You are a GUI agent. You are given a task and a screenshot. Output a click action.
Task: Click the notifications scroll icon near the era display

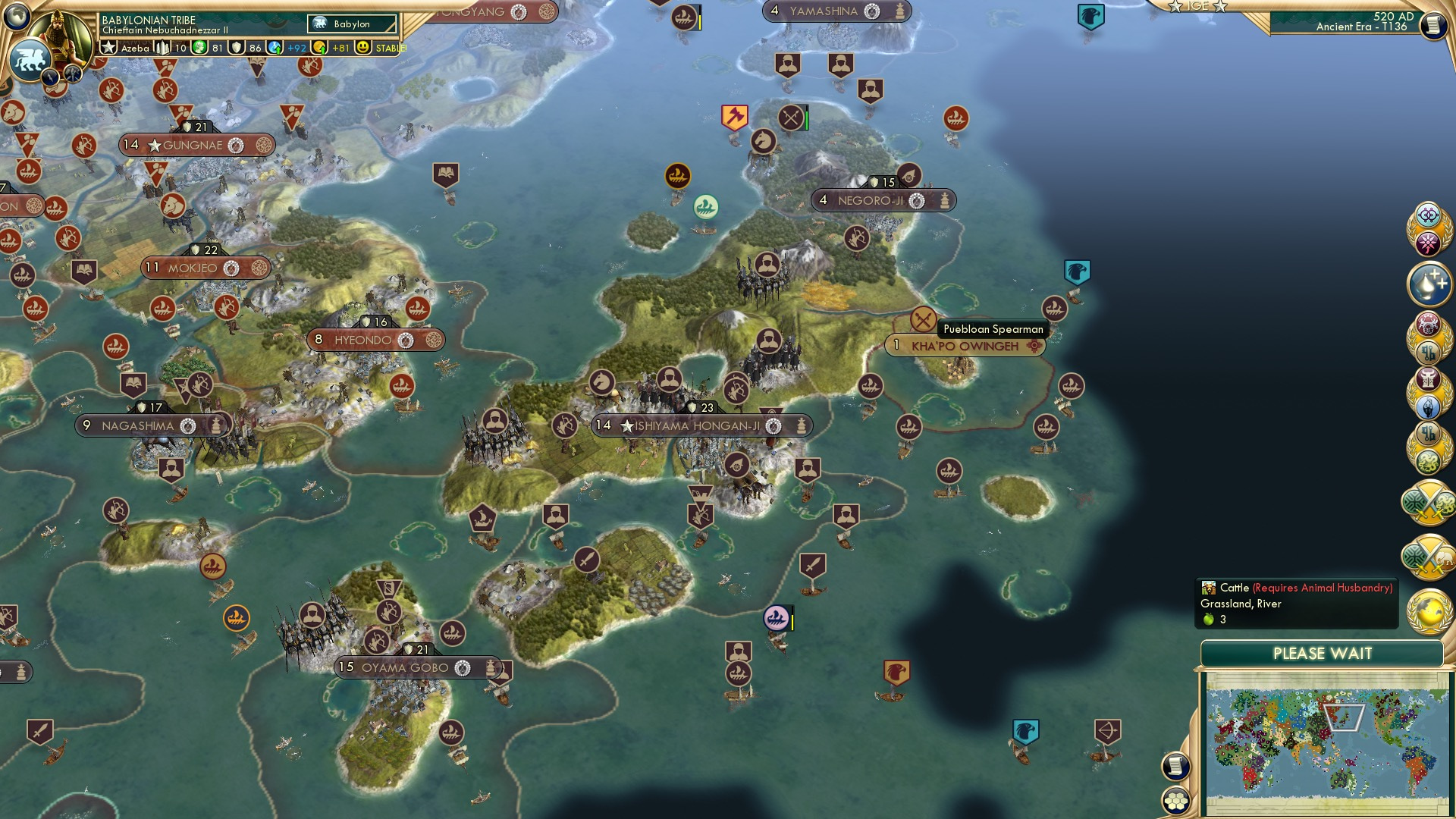[1432, 25]
